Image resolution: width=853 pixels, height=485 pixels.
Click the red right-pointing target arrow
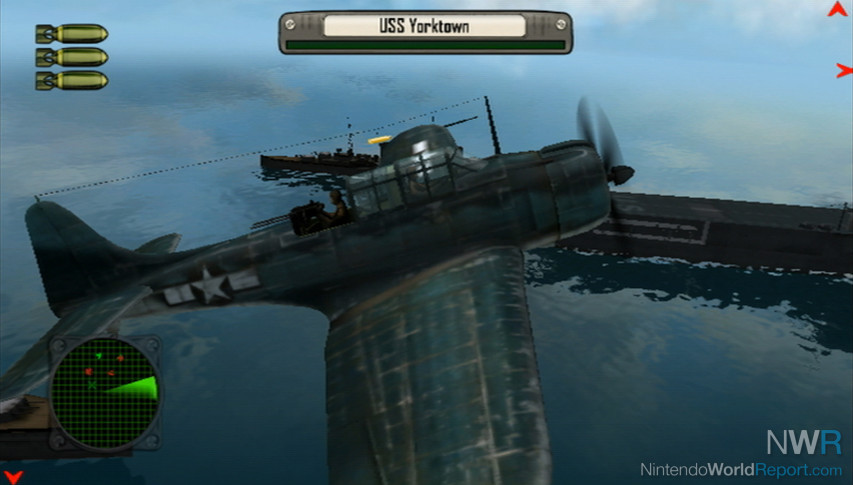(x=843, y=71)
